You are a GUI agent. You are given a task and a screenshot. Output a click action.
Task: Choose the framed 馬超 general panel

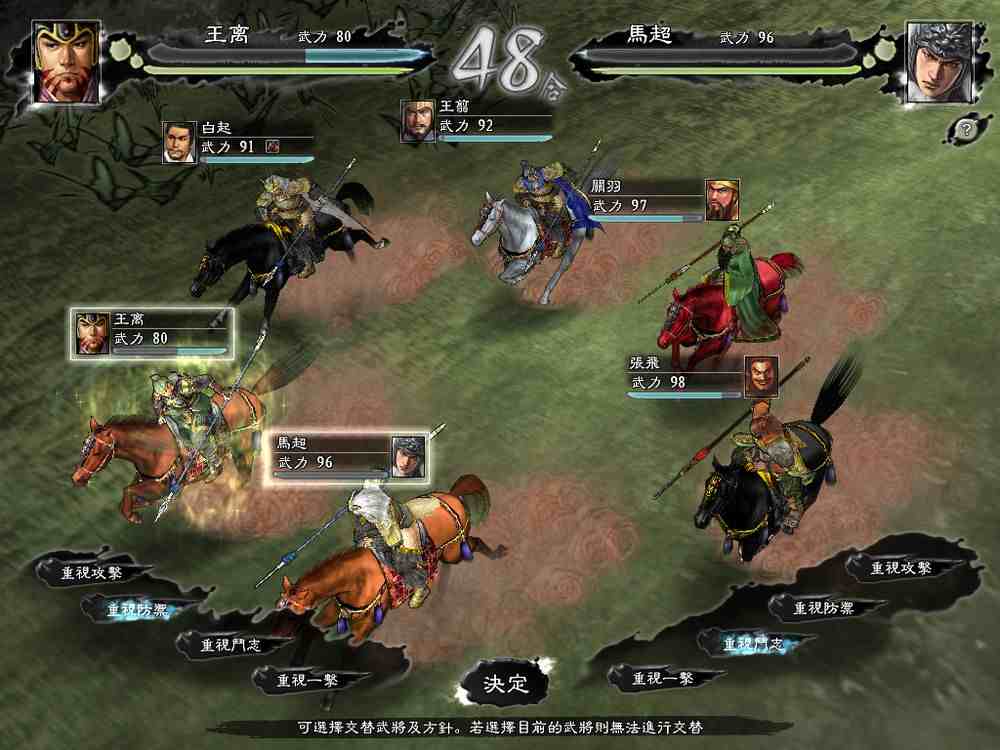(345, 458)
